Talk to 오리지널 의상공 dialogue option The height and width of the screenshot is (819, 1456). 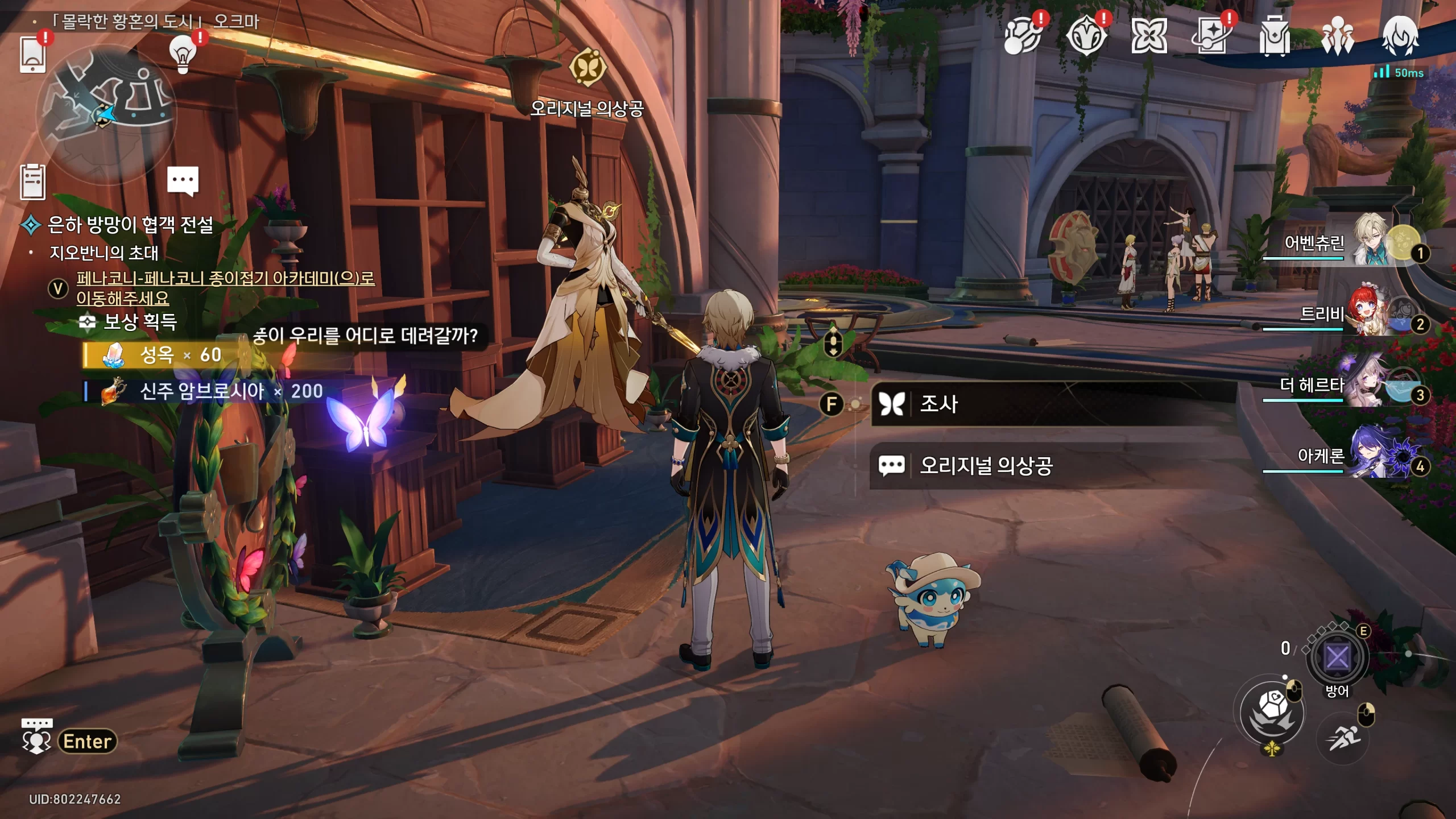[x=1053, y=466]
